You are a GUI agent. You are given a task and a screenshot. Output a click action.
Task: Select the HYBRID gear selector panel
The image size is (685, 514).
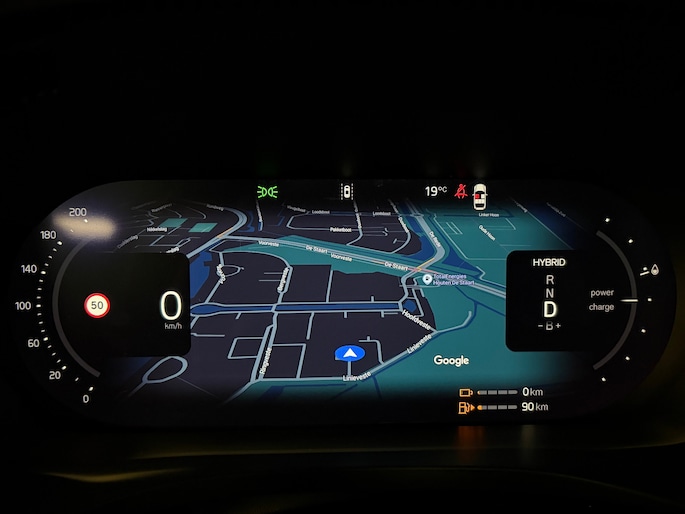(549, 301)
